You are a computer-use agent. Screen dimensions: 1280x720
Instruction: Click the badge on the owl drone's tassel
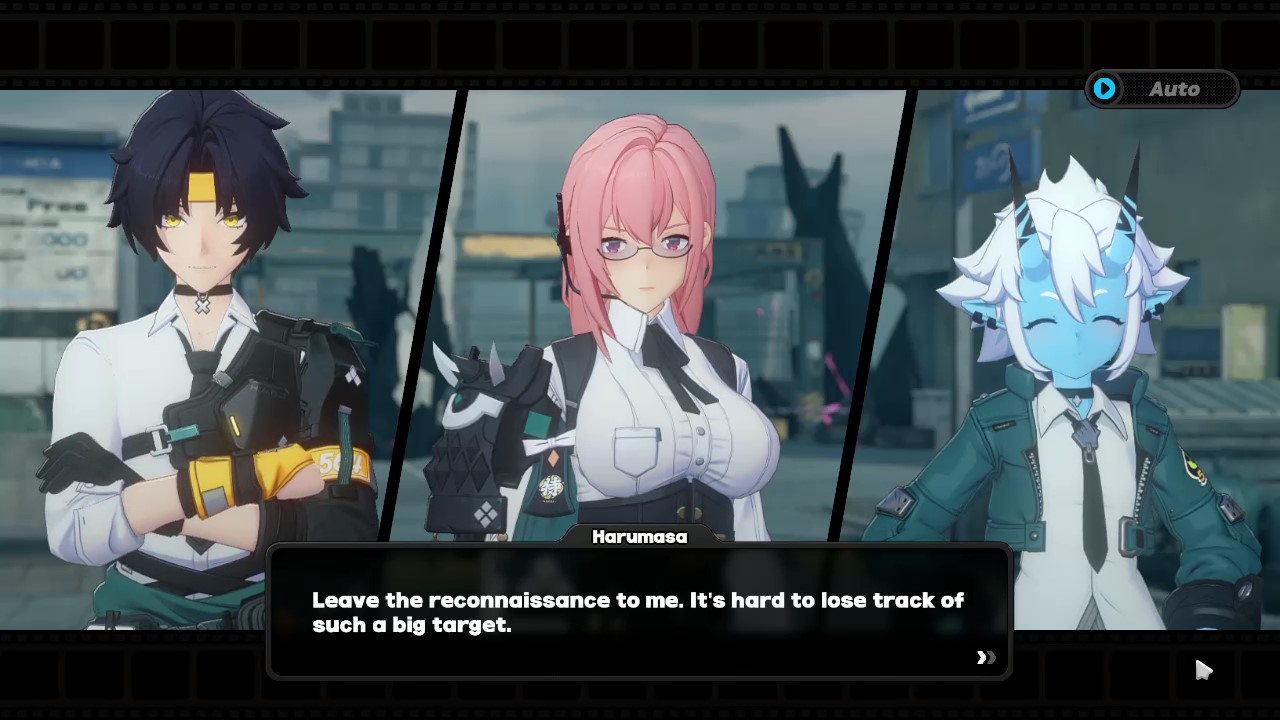[553, 487]
